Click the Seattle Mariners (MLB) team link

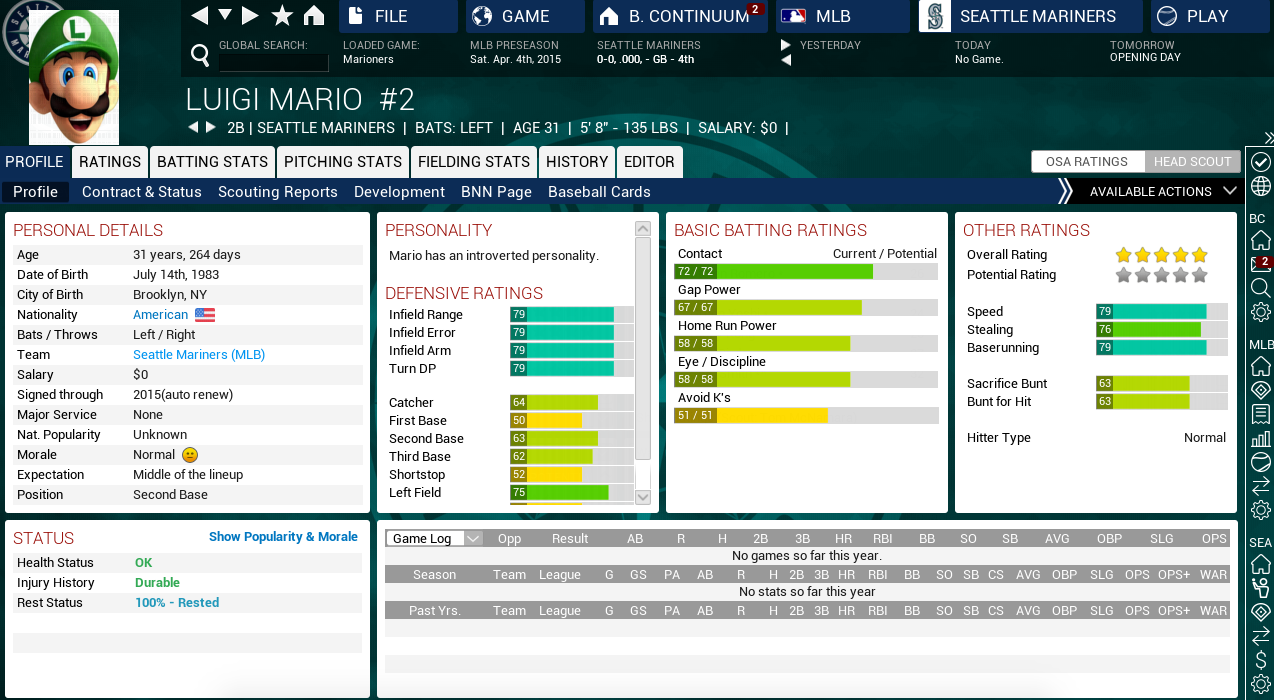[199, 355]
